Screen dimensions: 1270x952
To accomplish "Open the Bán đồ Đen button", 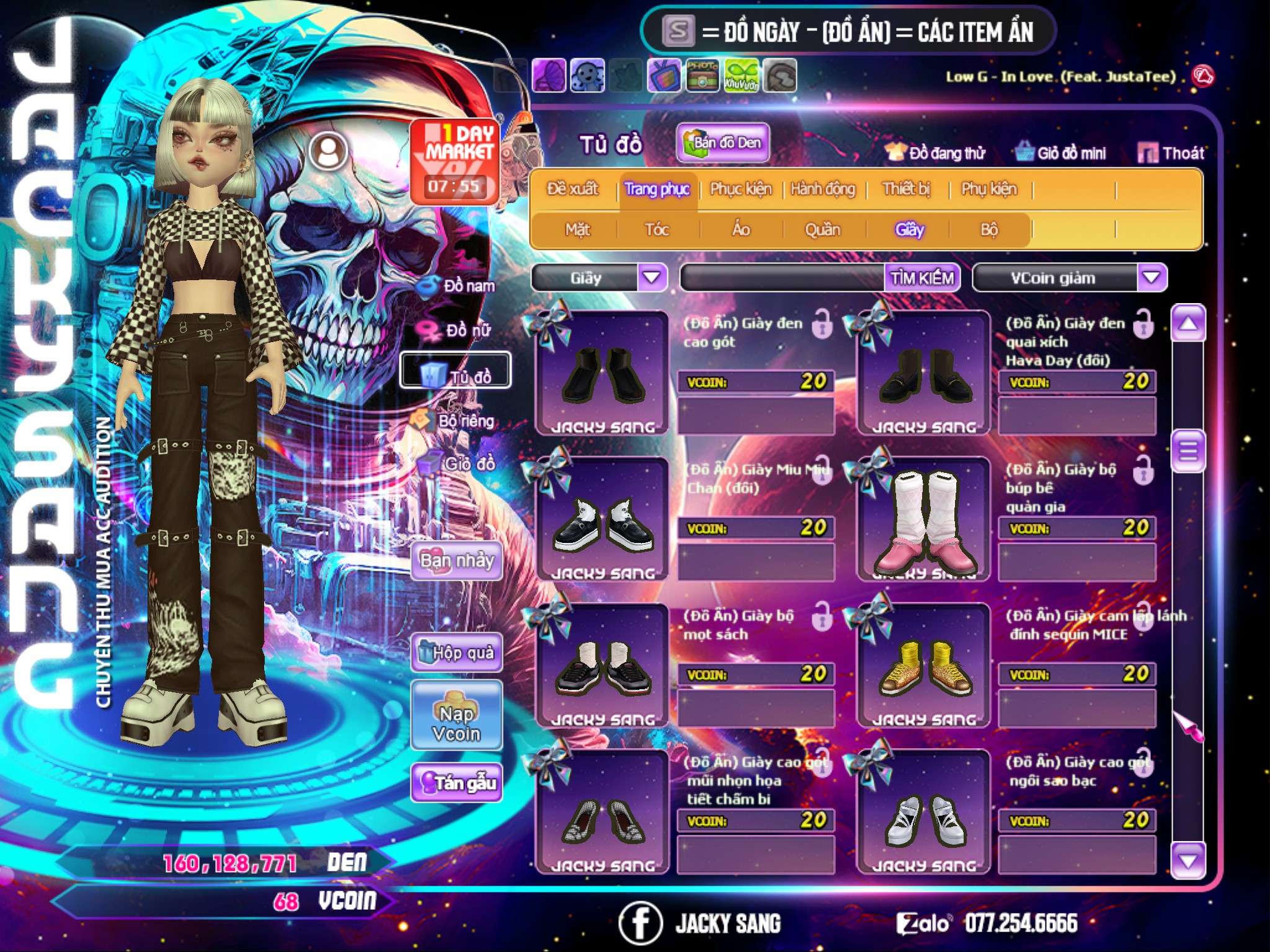I will (722, 143).
